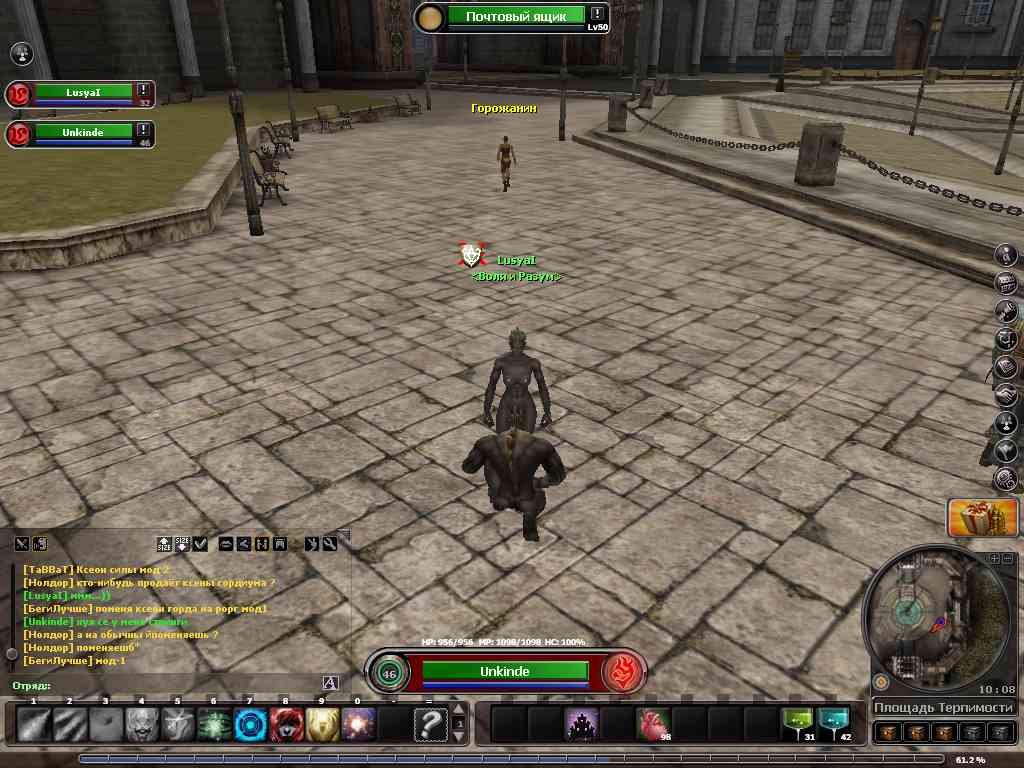This screenshot has height=768, width=1024.
Task: Click the question mark hotbar slot
Action: point(431,723)
